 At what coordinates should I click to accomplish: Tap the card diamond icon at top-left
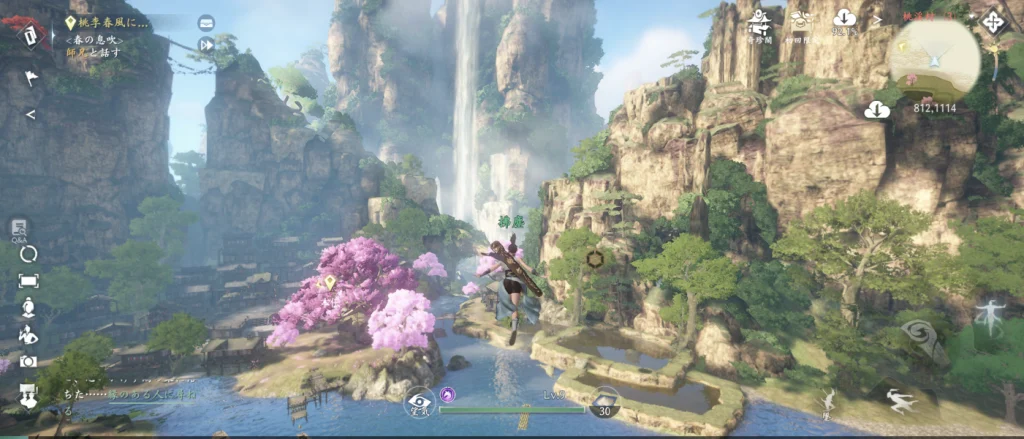pyautogui.click(x=30, y=35)
